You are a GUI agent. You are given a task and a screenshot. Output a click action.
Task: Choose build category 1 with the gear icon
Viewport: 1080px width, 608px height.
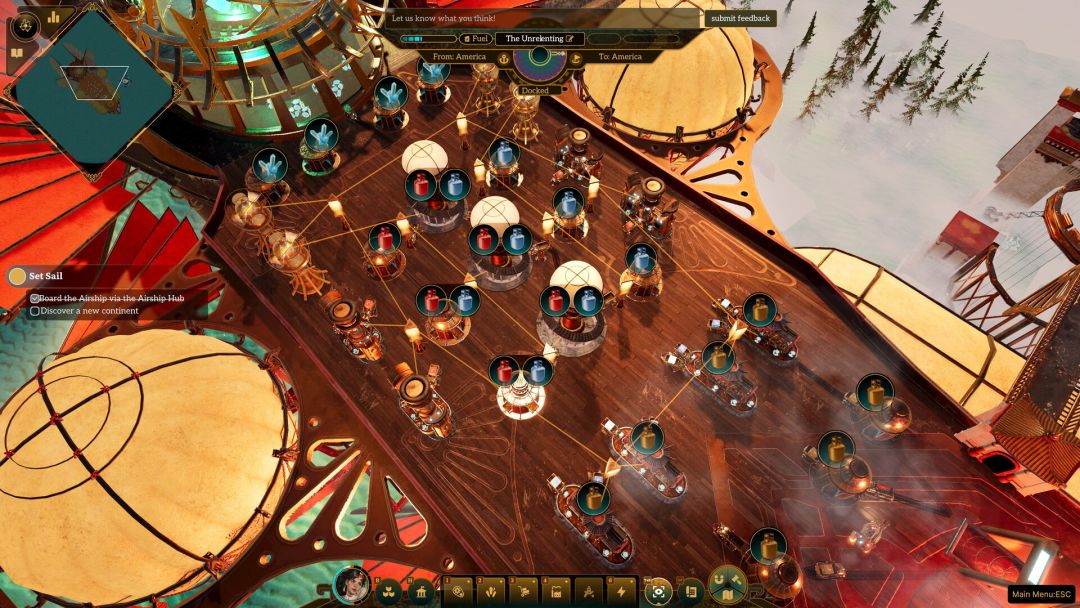tap(459, 592)
